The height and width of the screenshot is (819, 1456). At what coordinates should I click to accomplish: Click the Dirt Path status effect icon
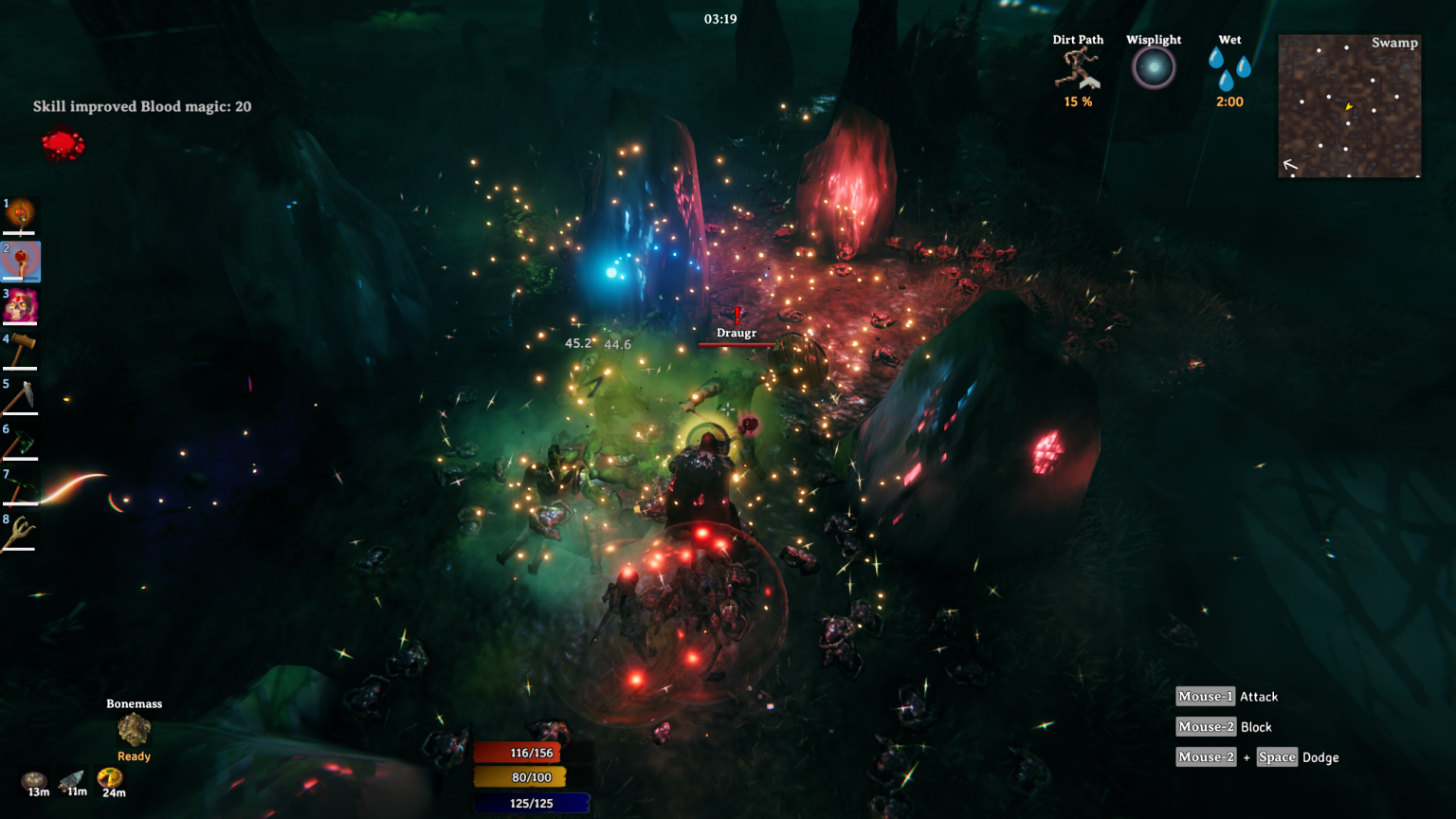[1078, 69]
